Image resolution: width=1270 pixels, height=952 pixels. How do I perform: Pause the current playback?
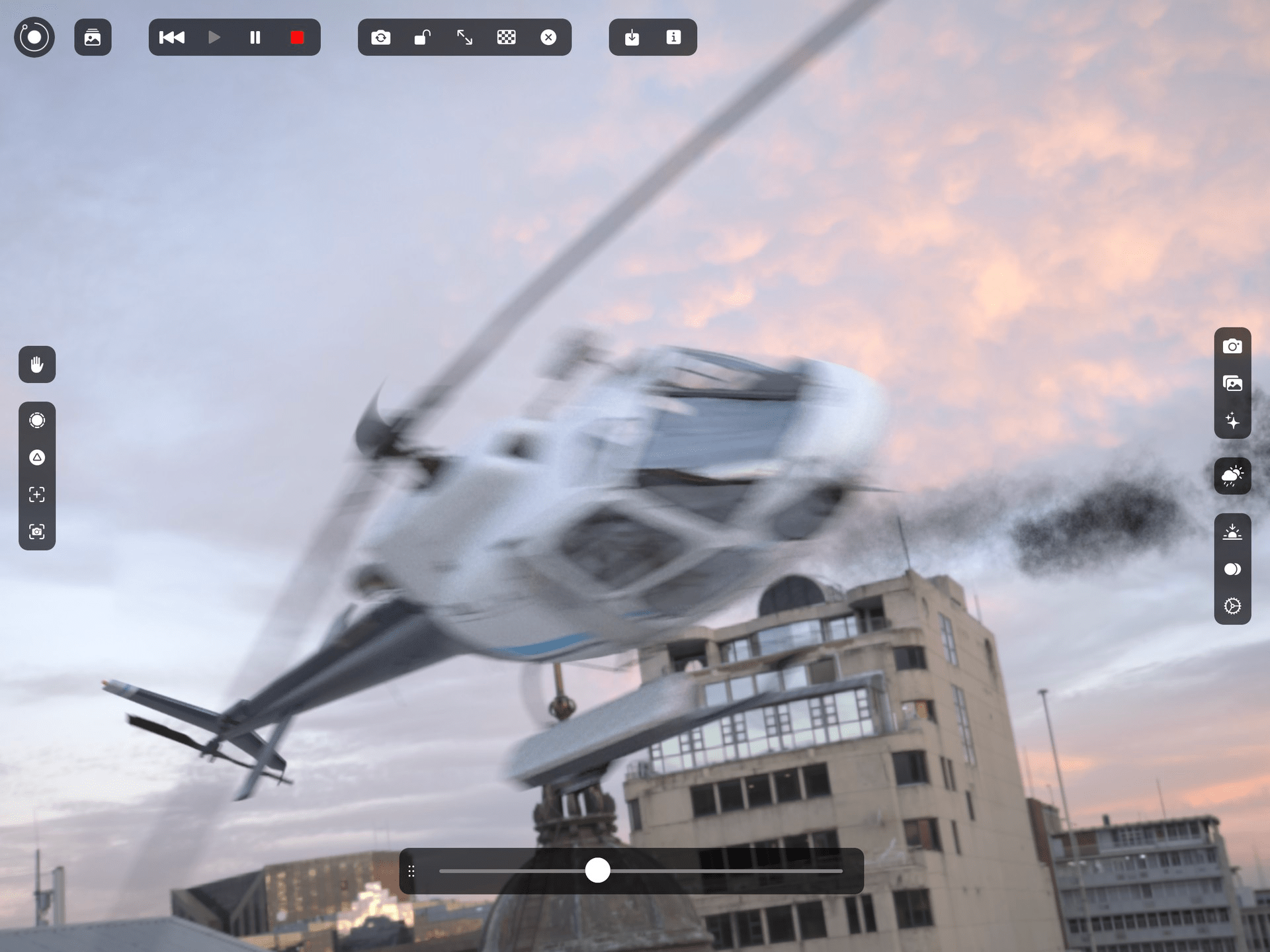(255, 38)
